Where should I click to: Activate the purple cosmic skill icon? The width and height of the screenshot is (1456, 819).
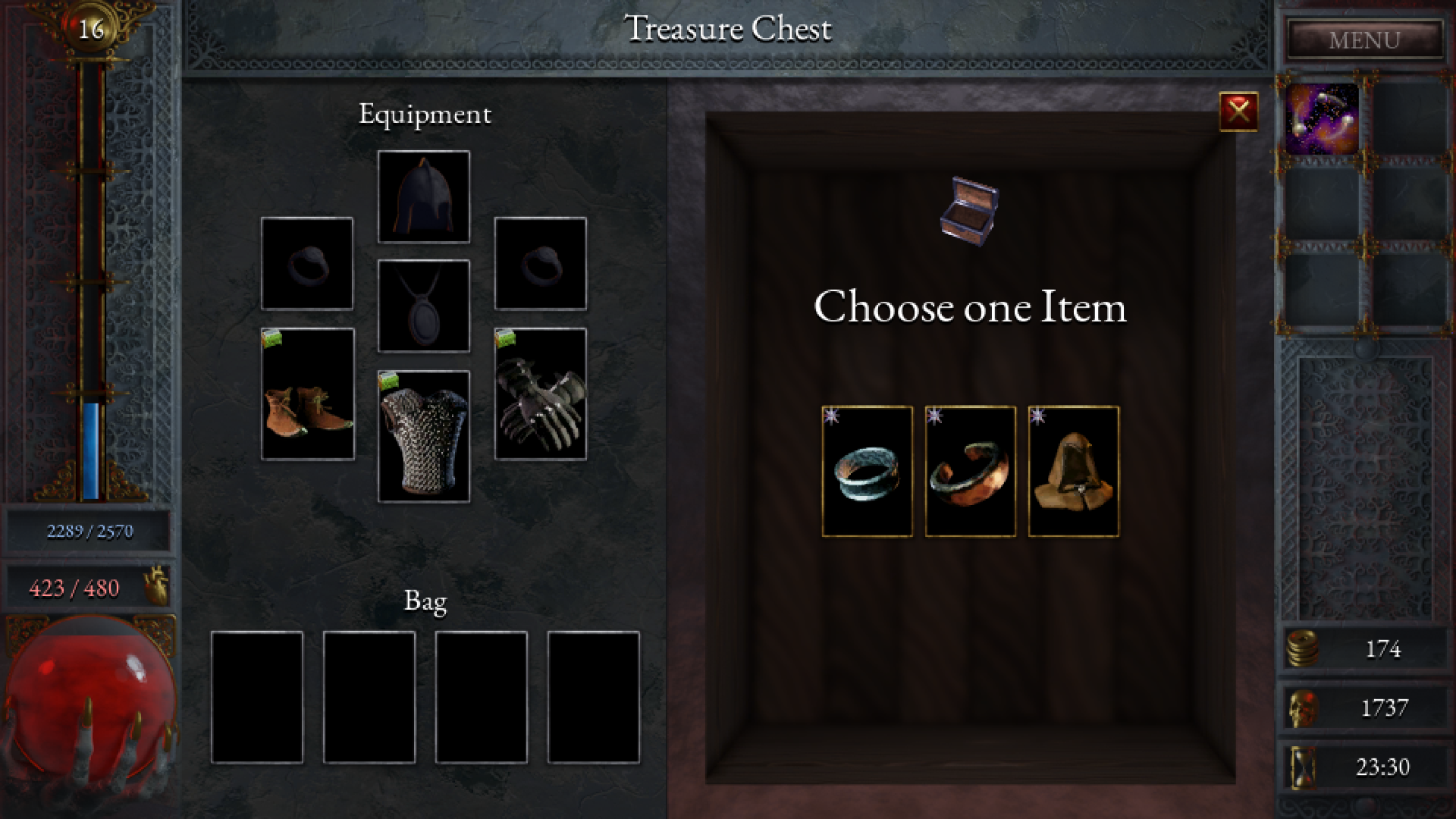(x=1322, y=119)
